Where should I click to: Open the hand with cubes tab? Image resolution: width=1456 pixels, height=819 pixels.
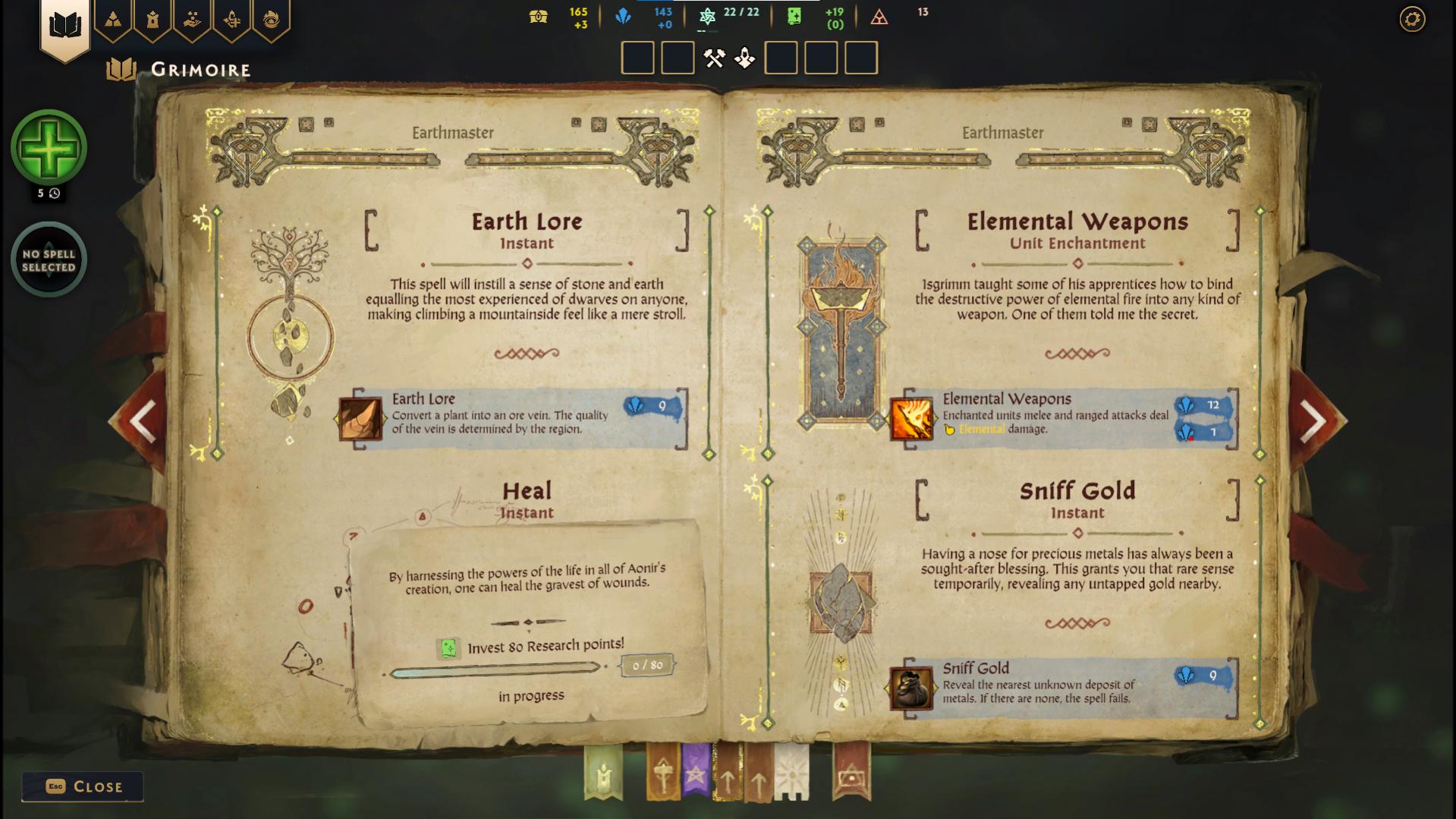pyautogui.click(x=192, y=19)
